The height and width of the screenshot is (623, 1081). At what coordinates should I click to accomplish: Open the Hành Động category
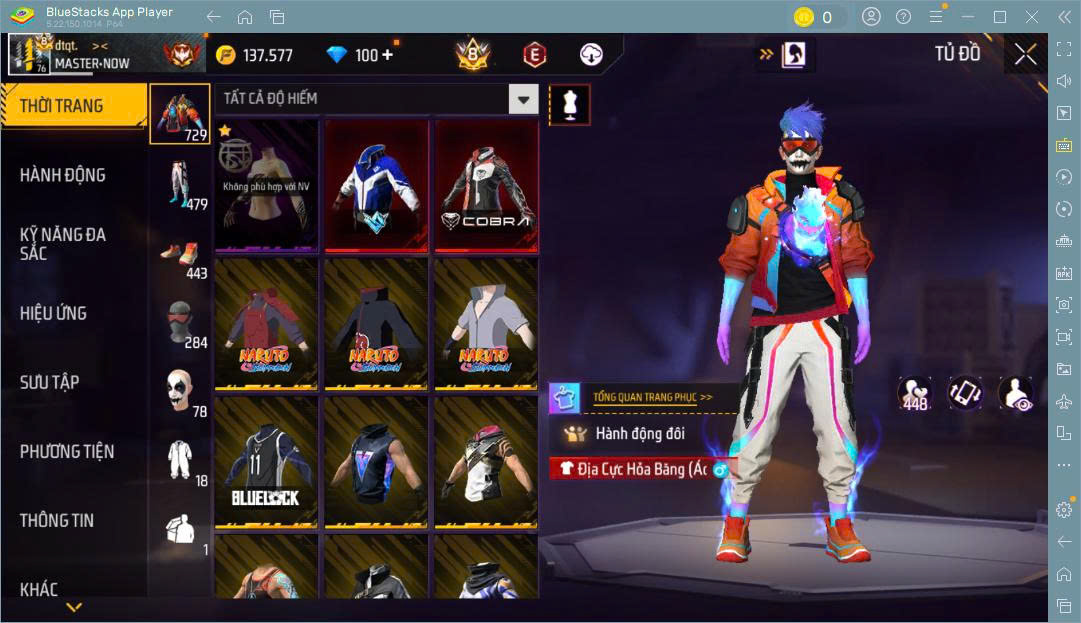[x=62, y=175]
